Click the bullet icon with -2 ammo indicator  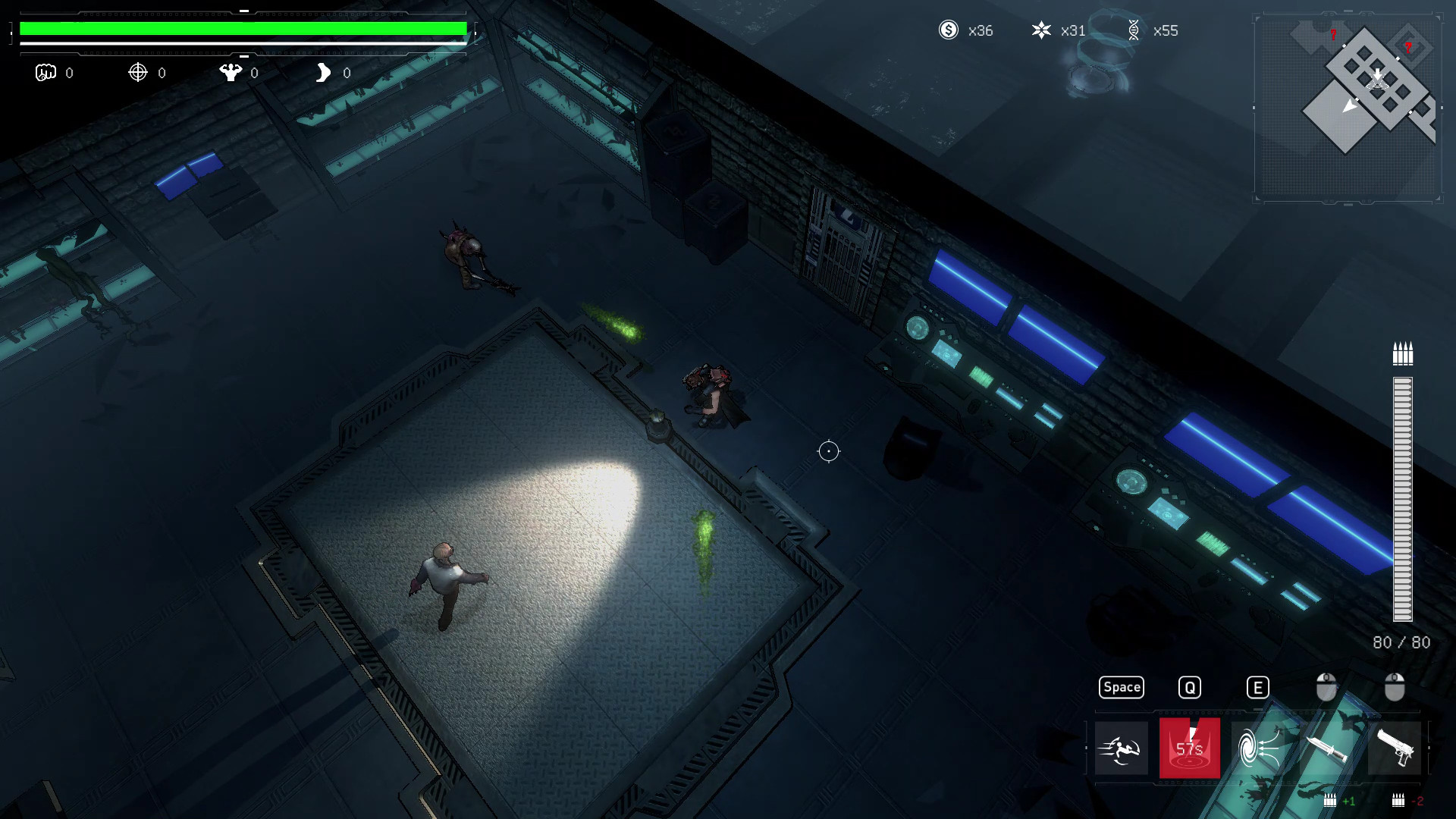point(1397,799)
